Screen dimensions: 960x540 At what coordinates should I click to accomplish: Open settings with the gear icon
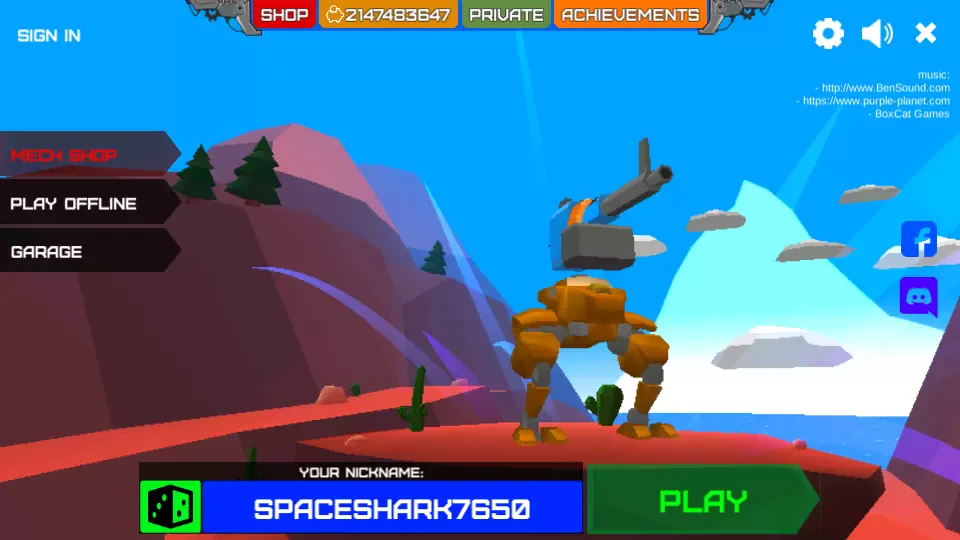tap(828, 34)
